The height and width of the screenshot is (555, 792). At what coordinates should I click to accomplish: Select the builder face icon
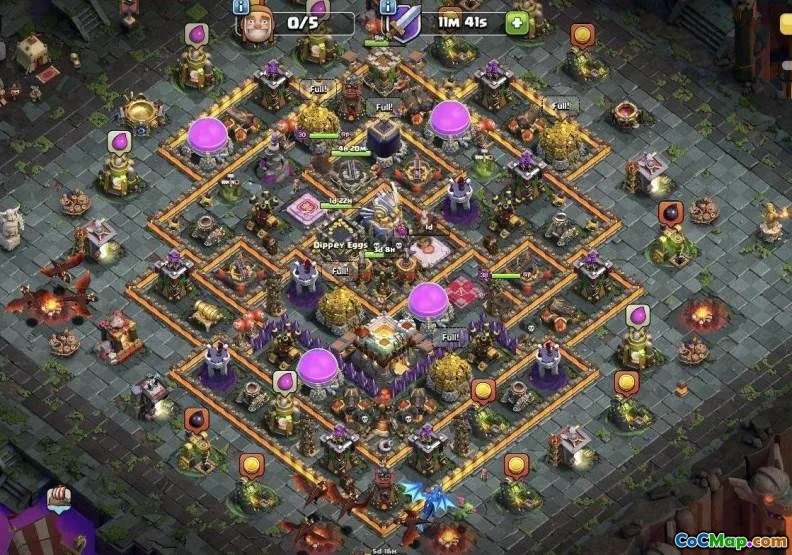click(x=256, y=24)
